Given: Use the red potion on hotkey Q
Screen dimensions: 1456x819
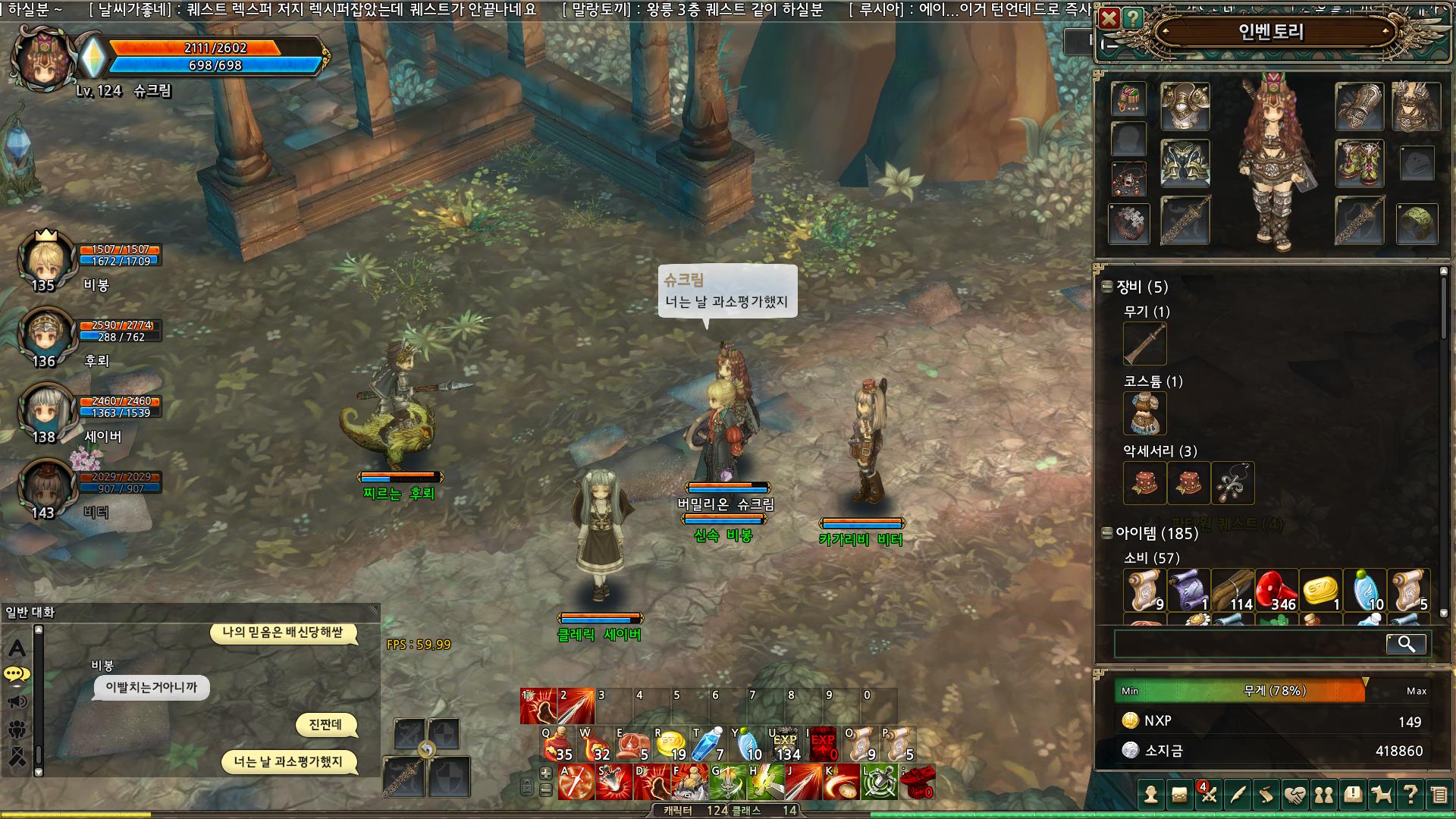Looking at the screenshot, I should click(x=558, y=745).
